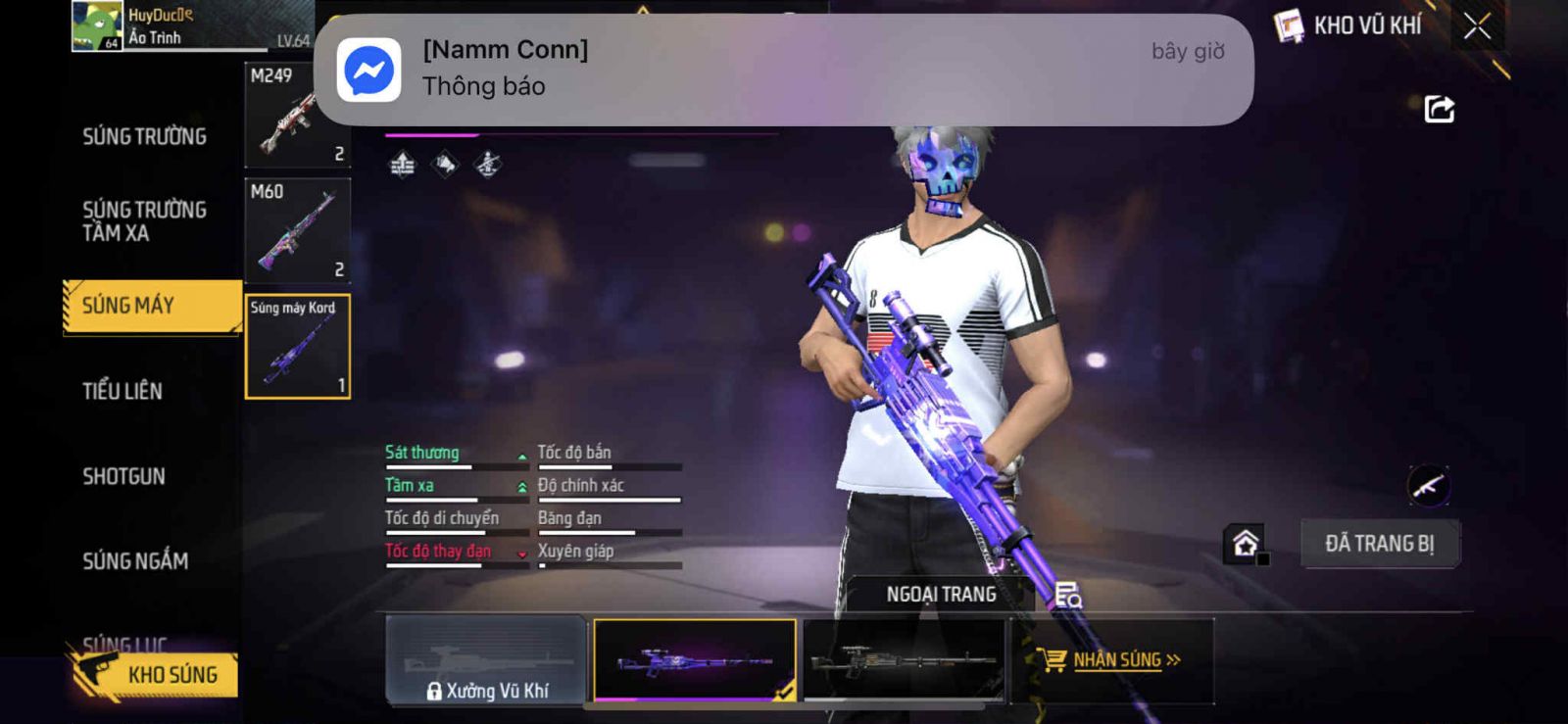Viewport: 1568px width, 724px height.
Task: Close the KHO VŨ KHÍ screen
Action: coord(1477,26)
